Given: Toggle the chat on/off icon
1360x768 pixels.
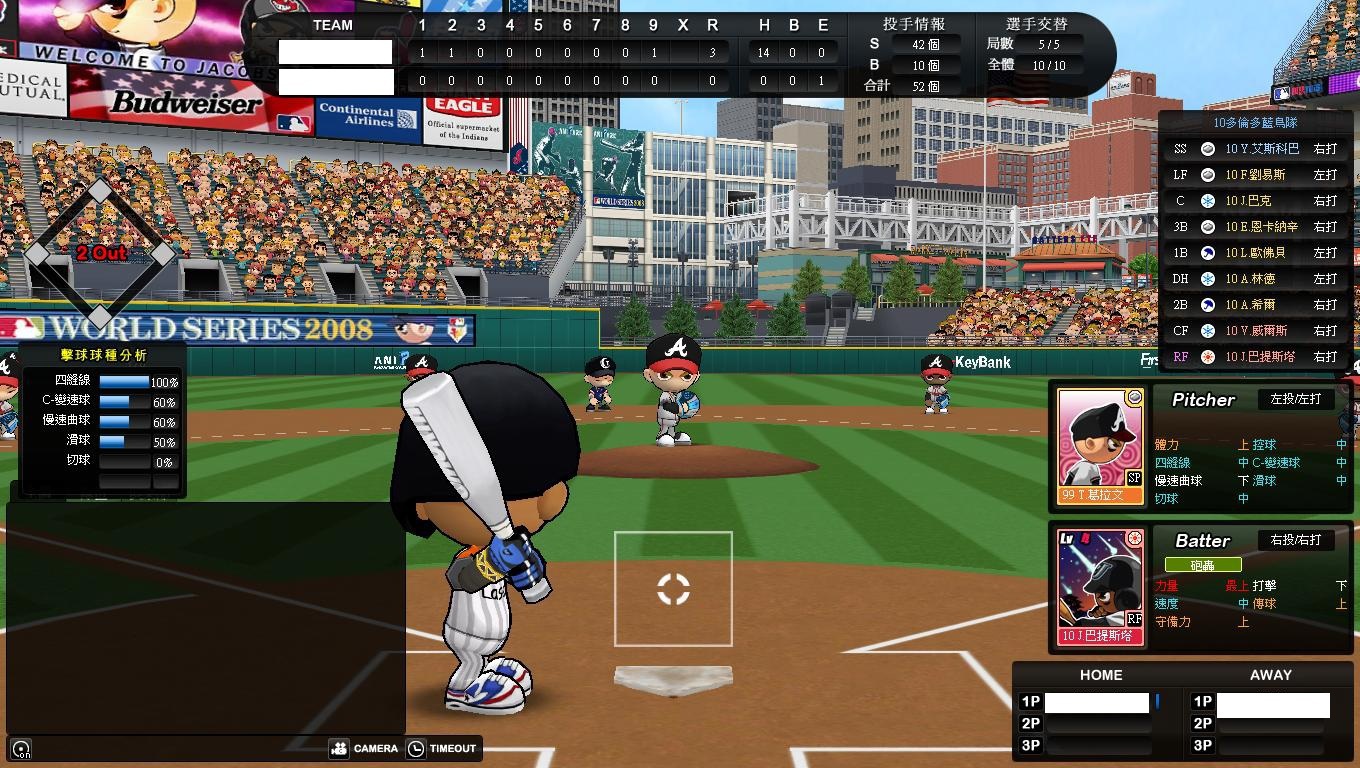Looking at the screenshot, I should (21, 748).
